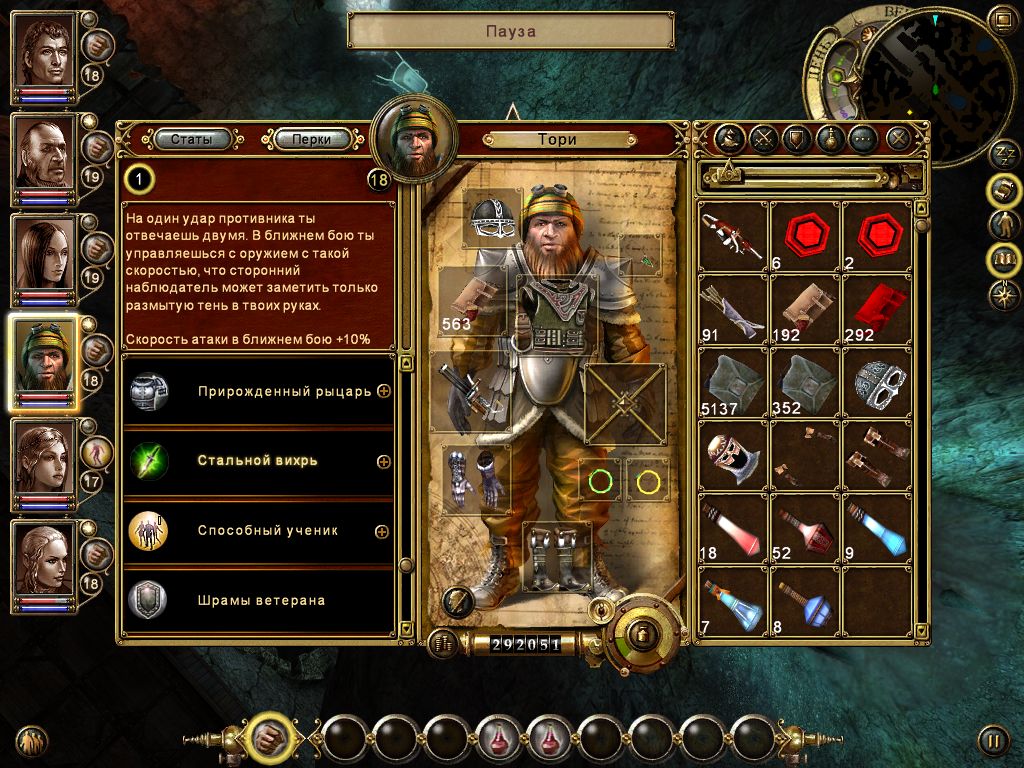1024x768 pixels.
Task: Select the equipped helmet slot
Action: 492,216
